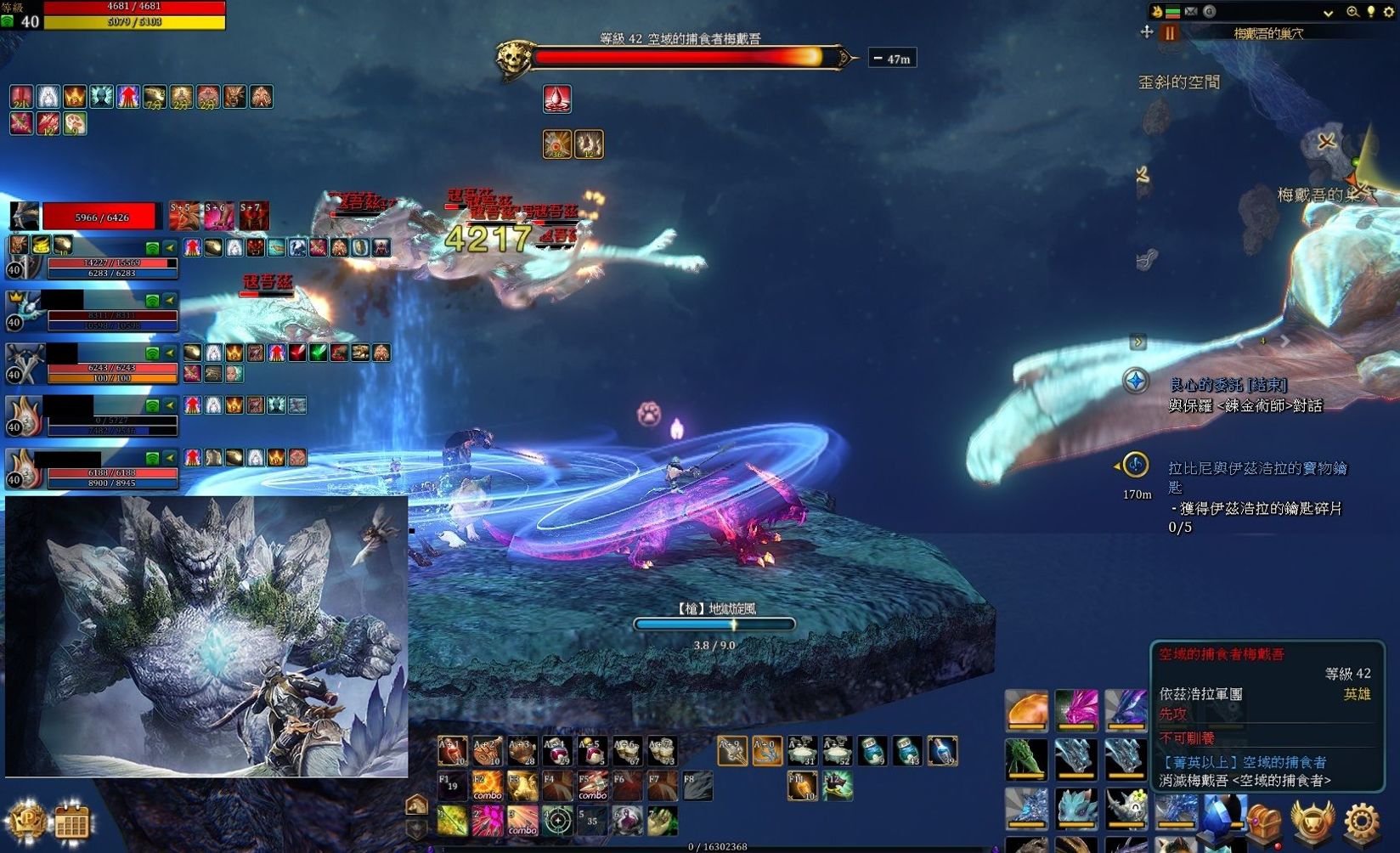Viewport: 1400px width, 853px height.
Task: Select the orange shell pet icon
Action: 1026,709
